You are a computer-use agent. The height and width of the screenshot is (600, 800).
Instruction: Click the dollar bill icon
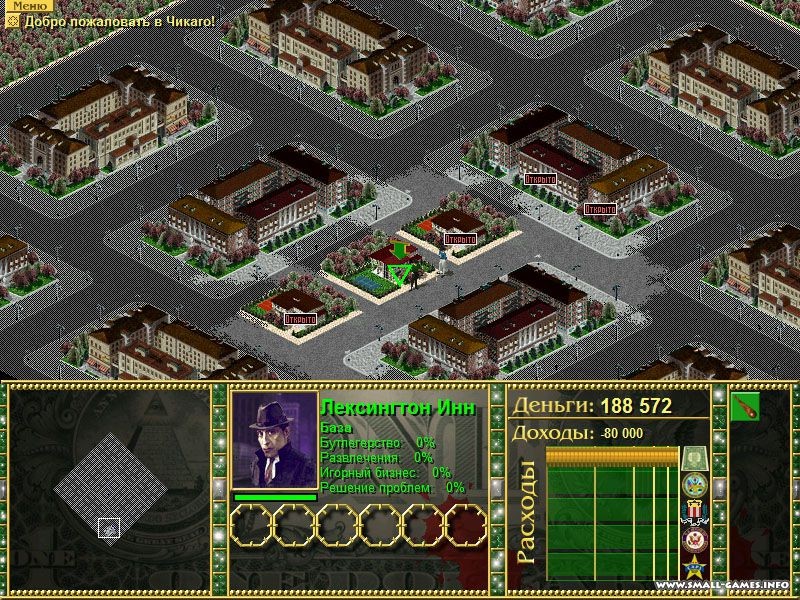pyautogui.click(x=694, y=459)
